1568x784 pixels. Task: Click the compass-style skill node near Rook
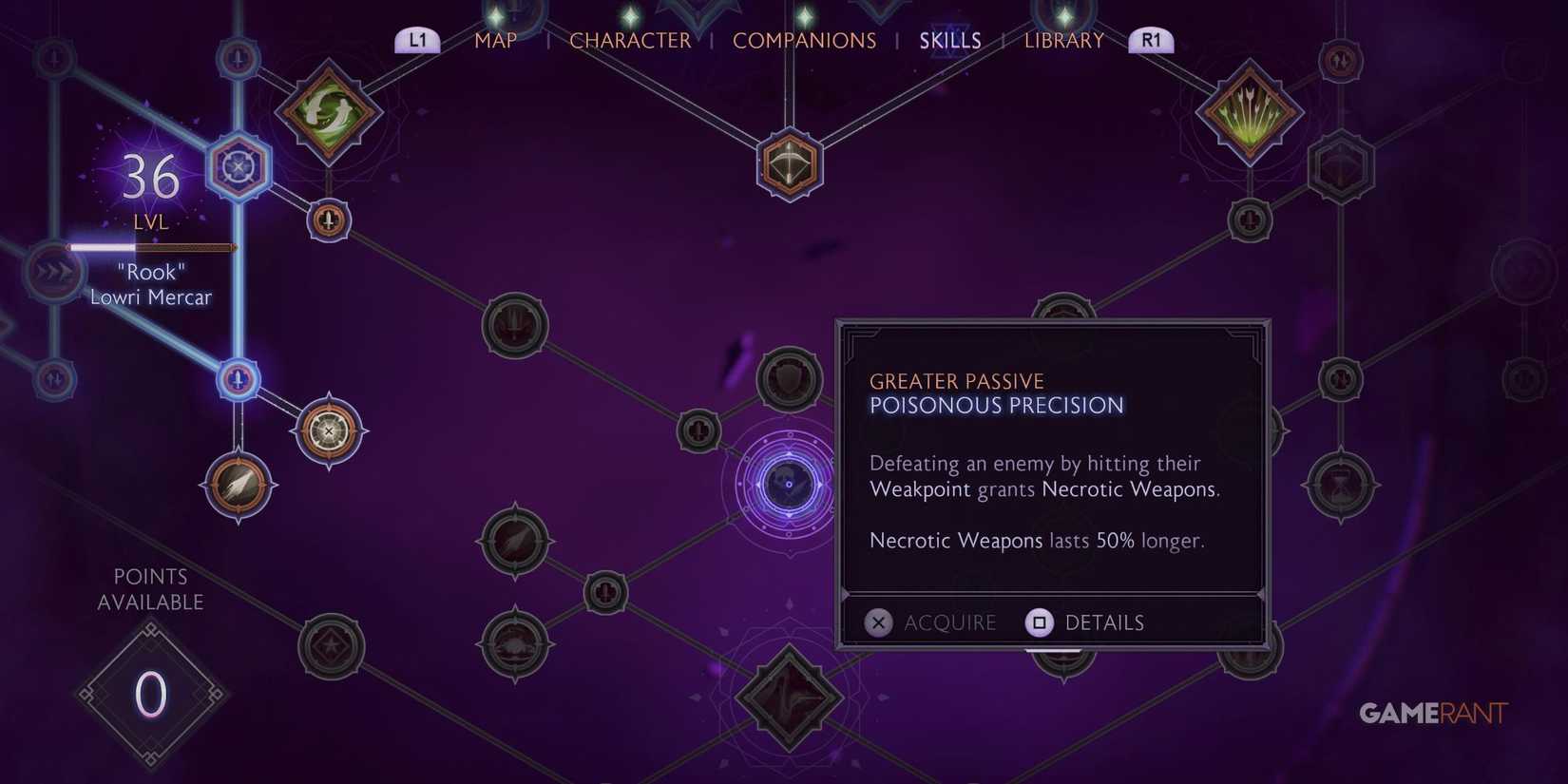click(x=328, y=430)
